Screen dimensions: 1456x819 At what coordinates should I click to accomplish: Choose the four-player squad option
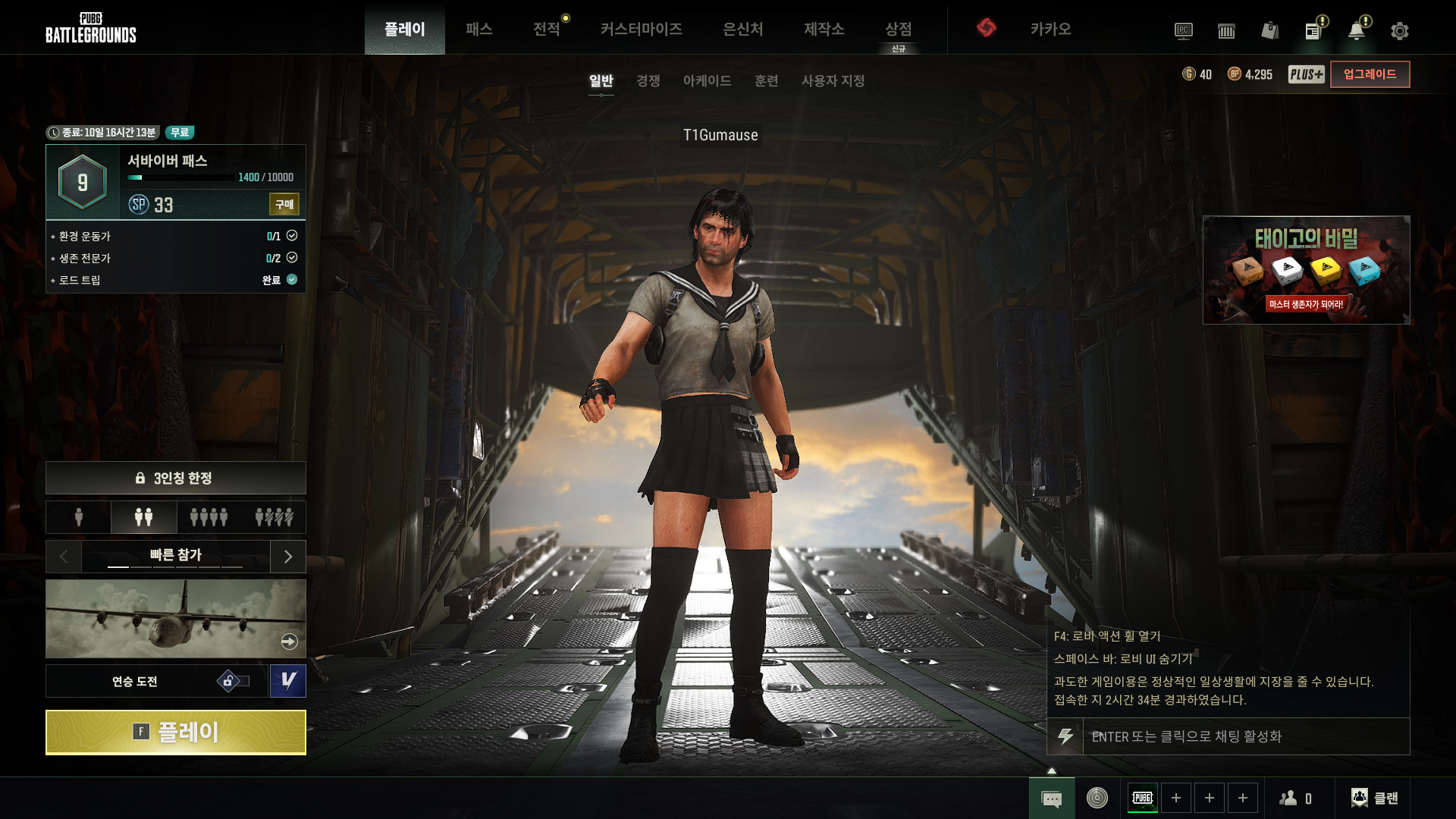click(x=209, y=517)
